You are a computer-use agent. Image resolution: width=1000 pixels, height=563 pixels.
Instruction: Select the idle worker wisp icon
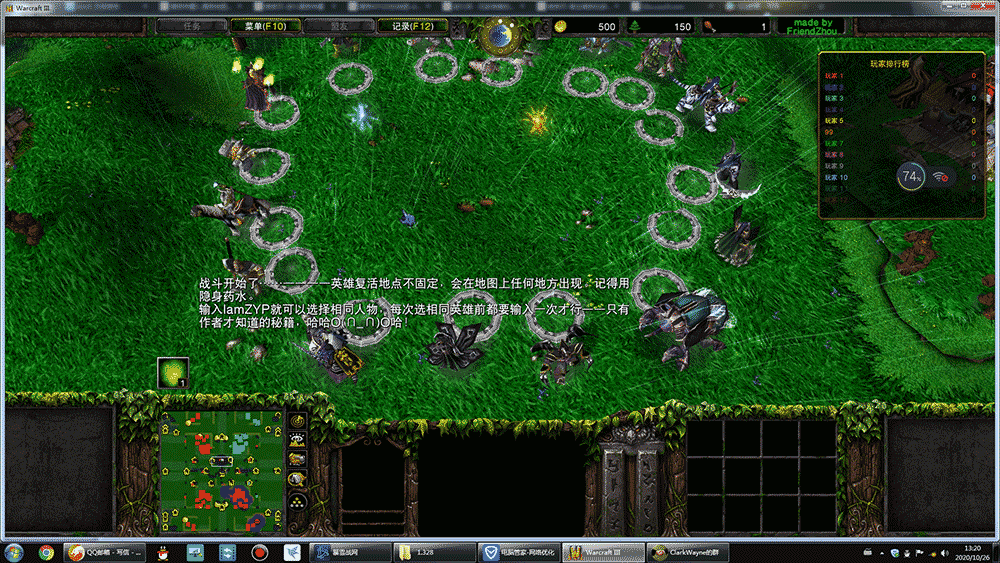point(173,373)
